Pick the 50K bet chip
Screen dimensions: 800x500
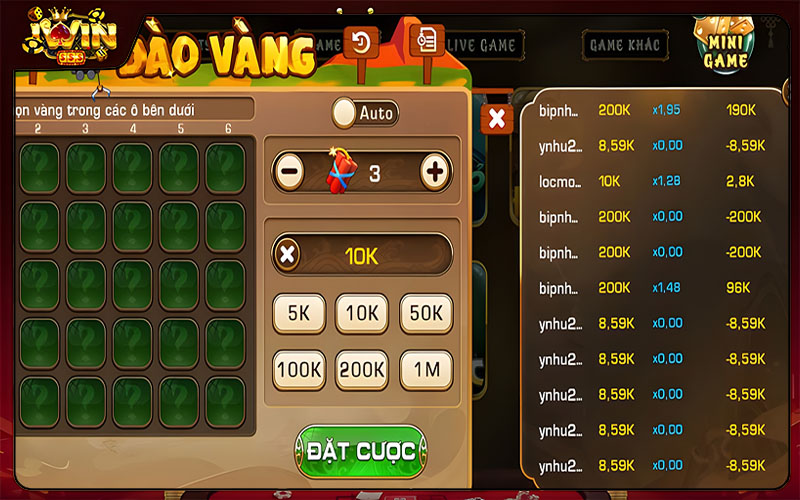(x=425, y=313)
